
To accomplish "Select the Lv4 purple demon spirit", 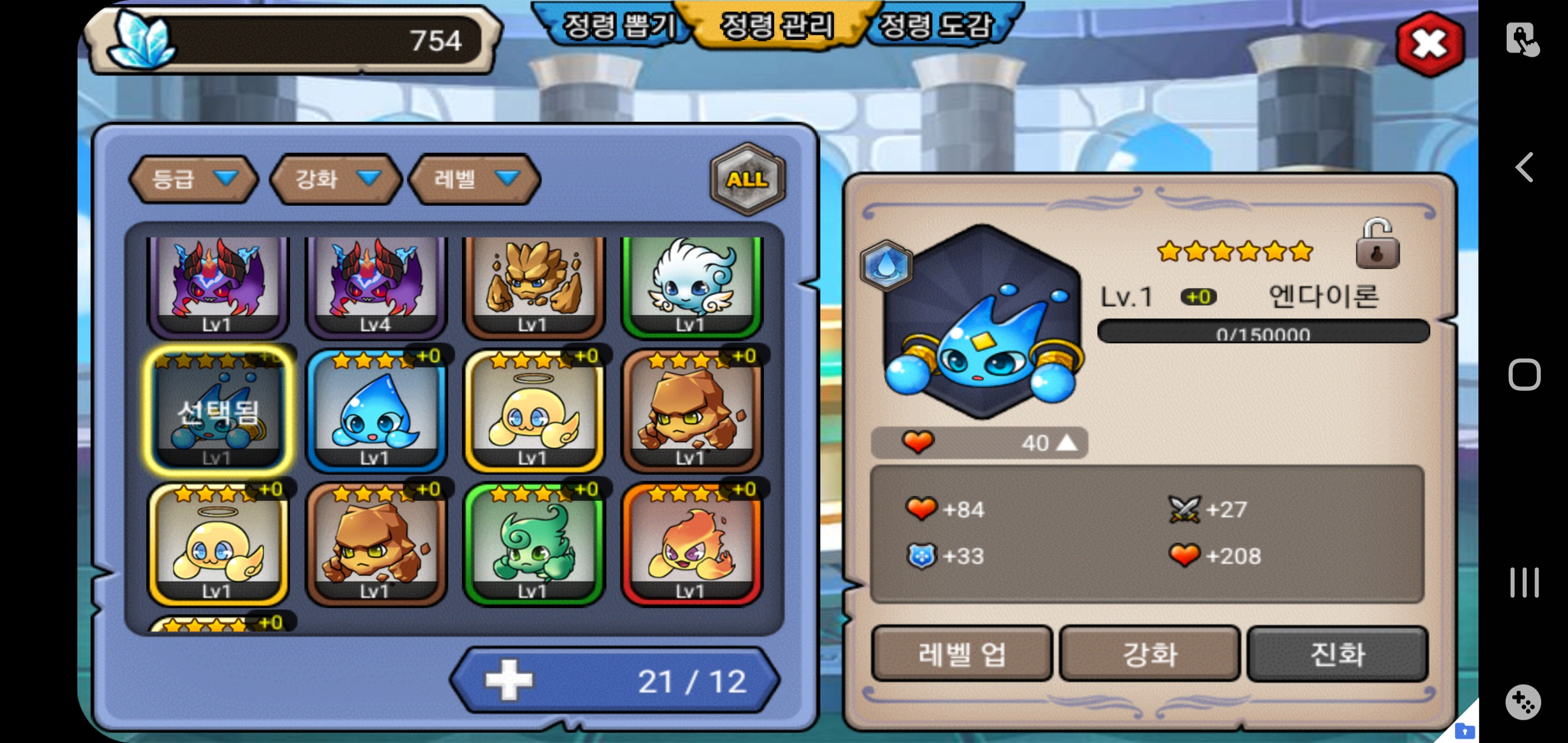I will (x=375, y=285).
